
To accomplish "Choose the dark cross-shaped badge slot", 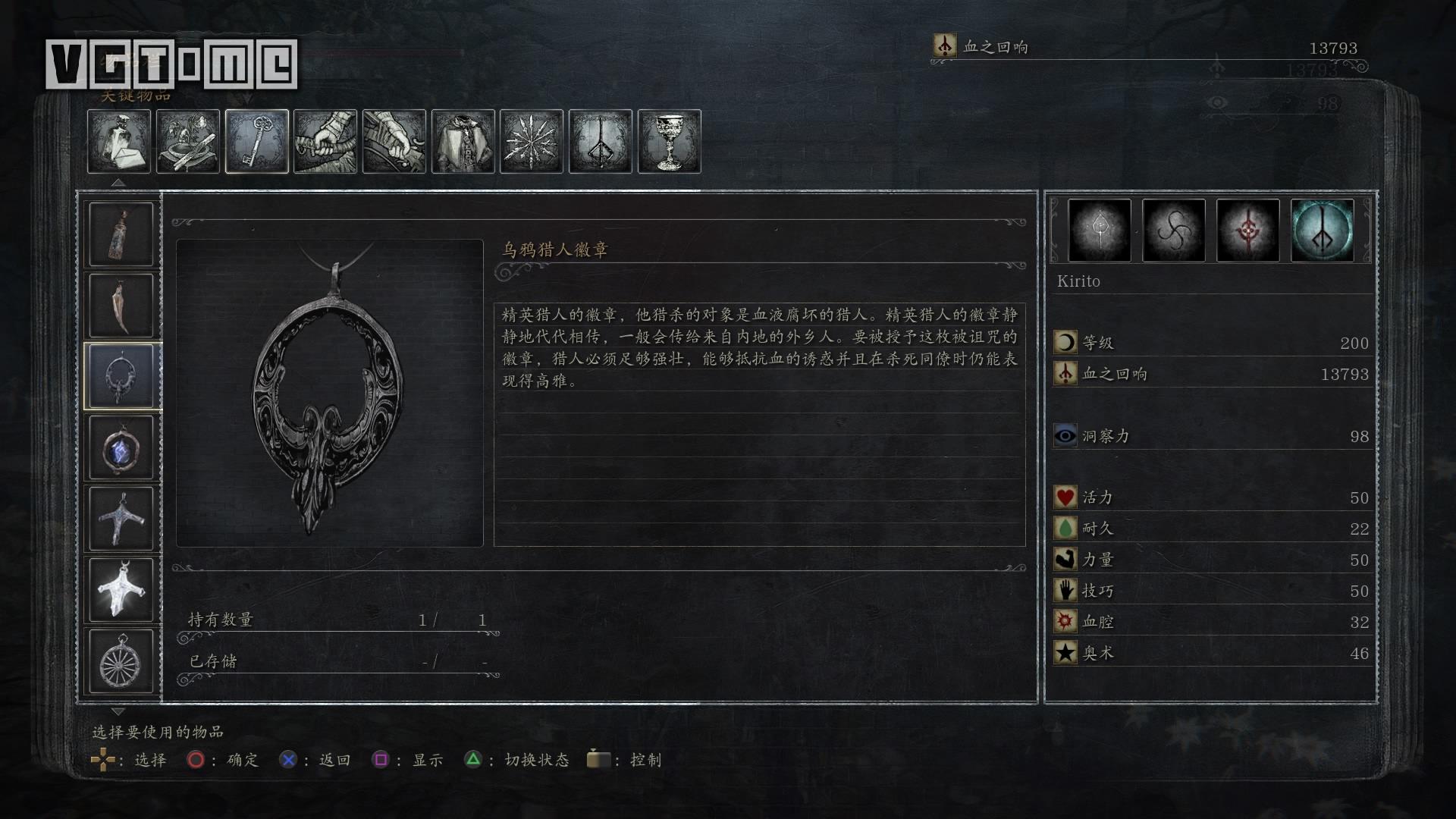I will [121, 519].
